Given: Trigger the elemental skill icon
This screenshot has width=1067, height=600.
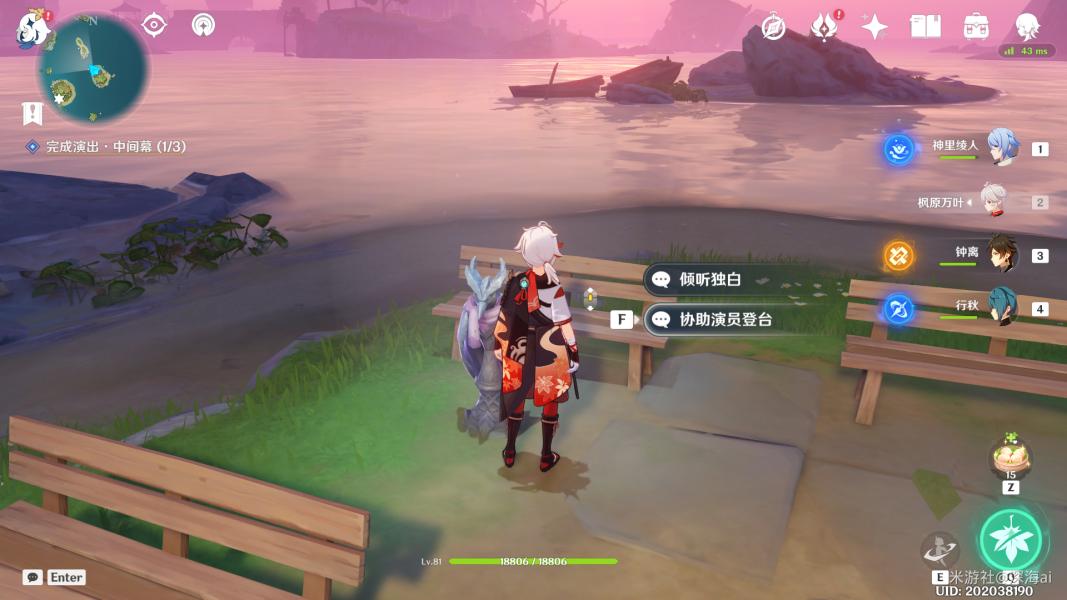Looking at the screenshot, I should pyautogui.click(x=940, y=551).
